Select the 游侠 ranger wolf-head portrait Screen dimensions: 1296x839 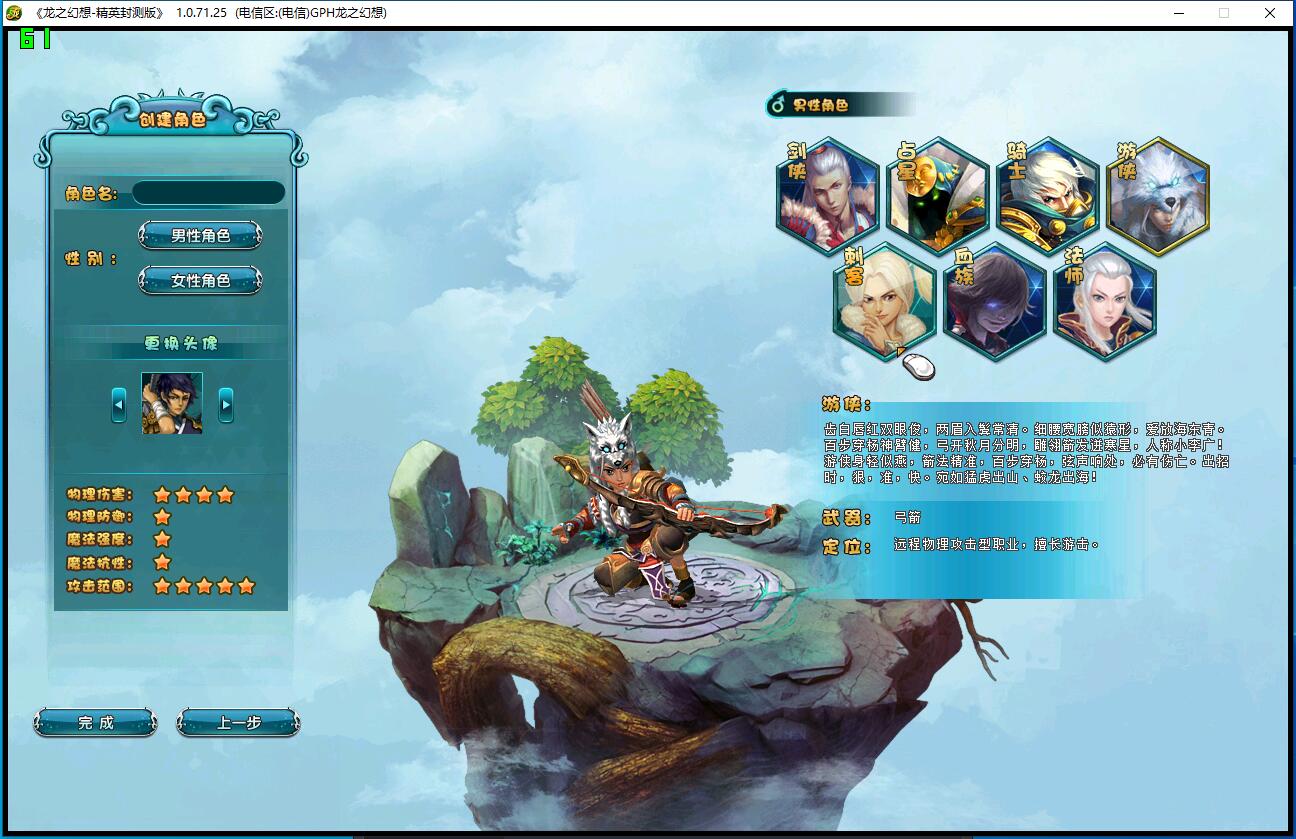(x=1158, y=197)
